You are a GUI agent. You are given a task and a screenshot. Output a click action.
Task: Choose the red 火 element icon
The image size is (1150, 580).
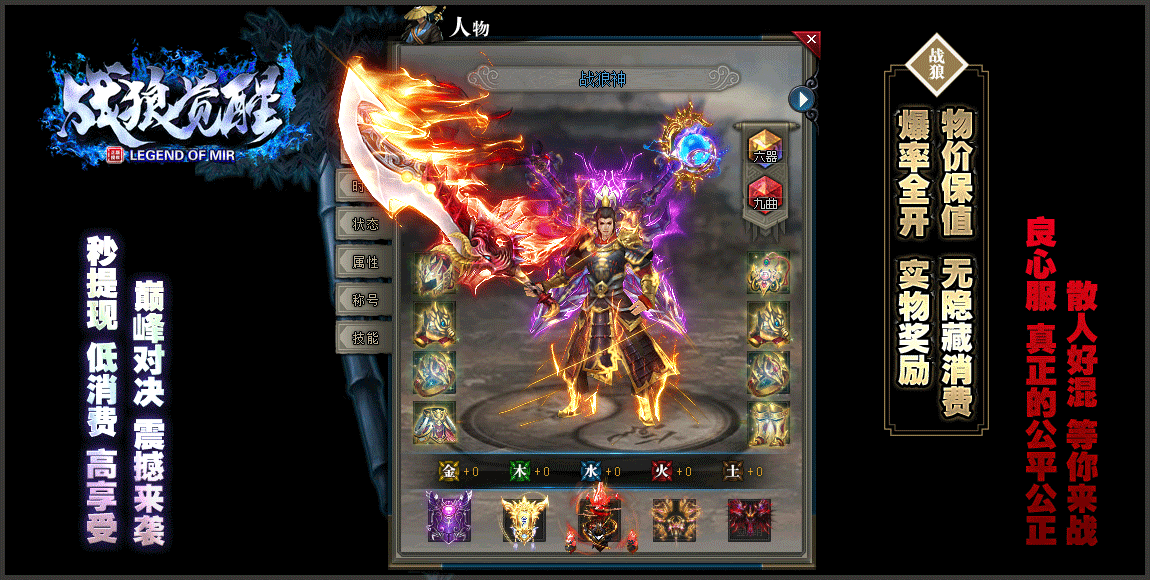(662, 471)
